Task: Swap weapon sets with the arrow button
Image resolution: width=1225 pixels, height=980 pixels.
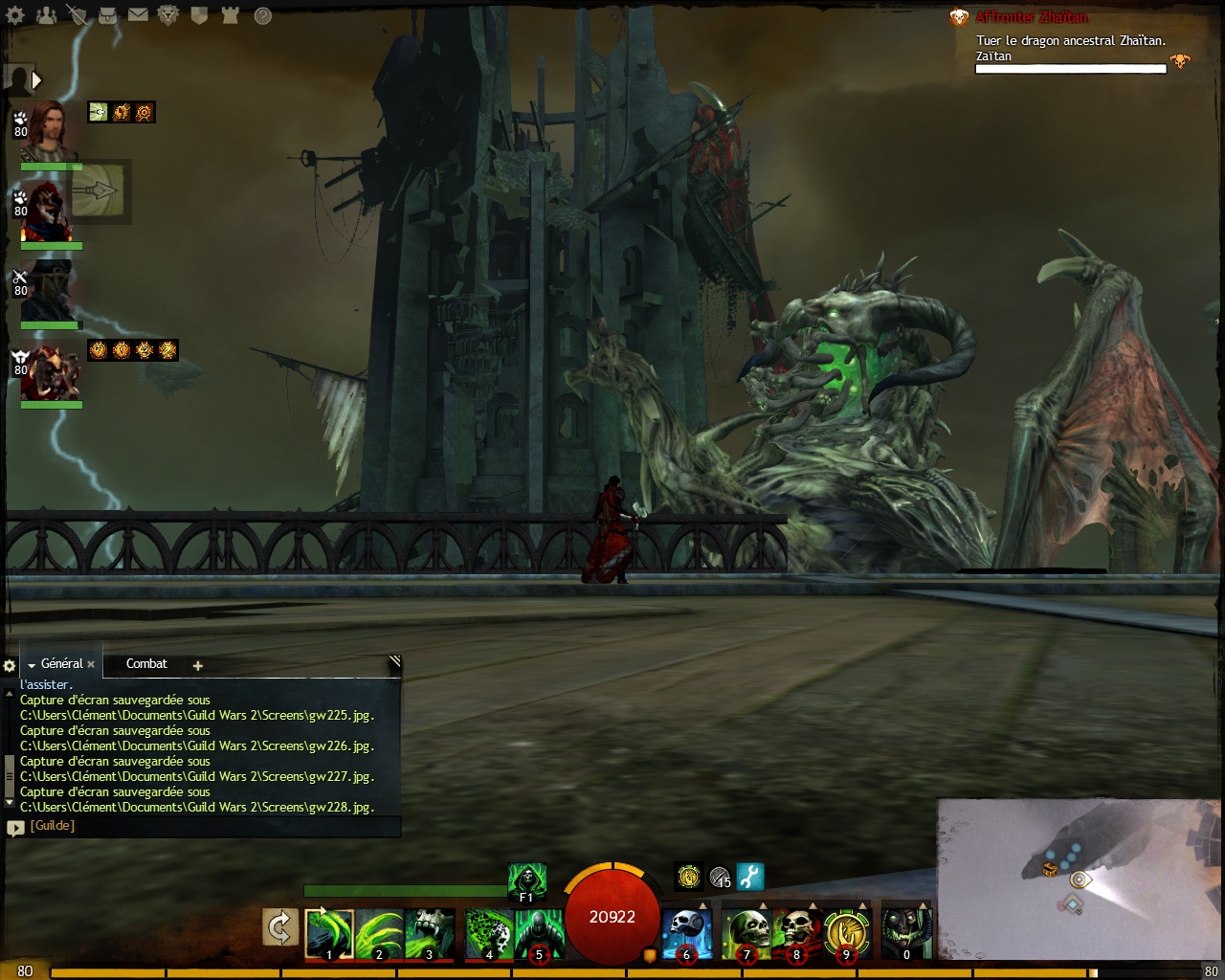Action: coord(280,927)
